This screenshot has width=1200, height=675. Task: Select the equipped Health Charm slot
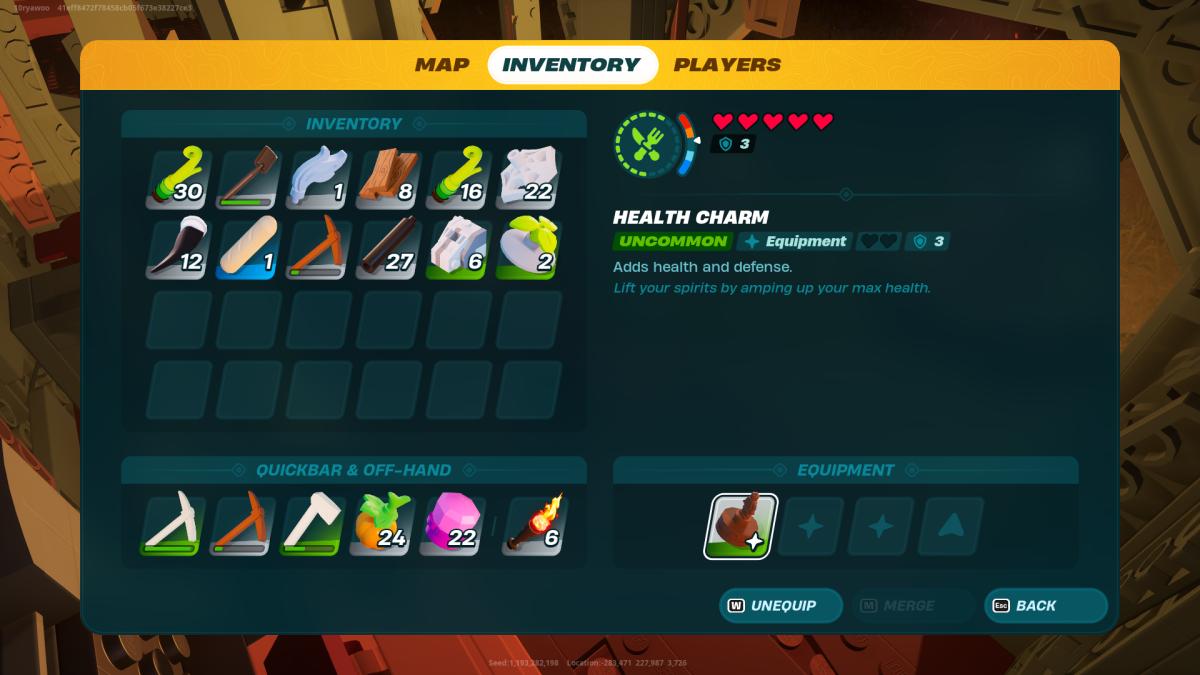pos(740,526)
